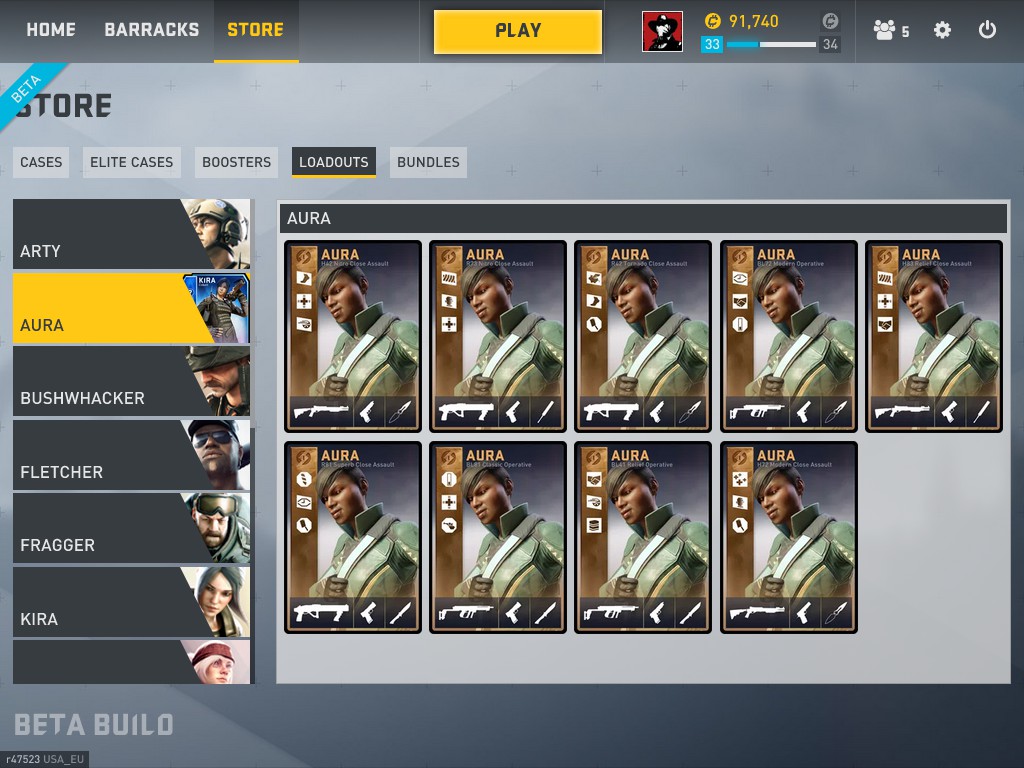The width and height of the screenshot is (1024, 768).
Task: Open the Barracks tab
Action: (151, 30)
